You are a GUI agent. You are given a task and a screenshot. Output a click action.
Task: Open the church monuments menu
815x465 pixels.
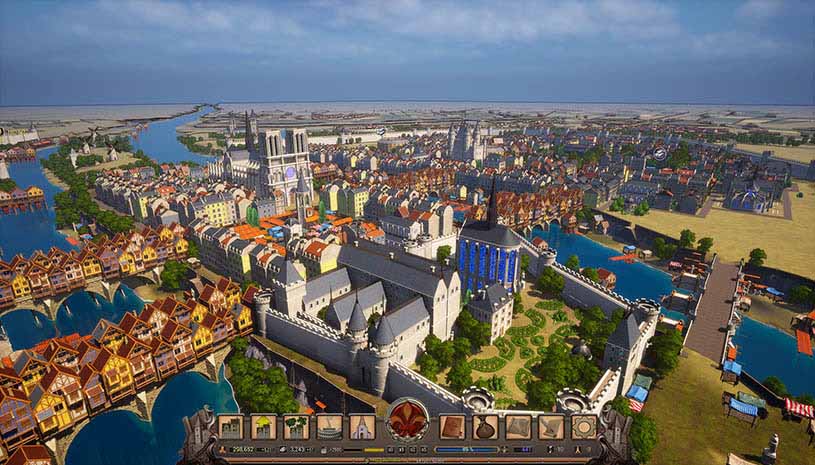362,427
